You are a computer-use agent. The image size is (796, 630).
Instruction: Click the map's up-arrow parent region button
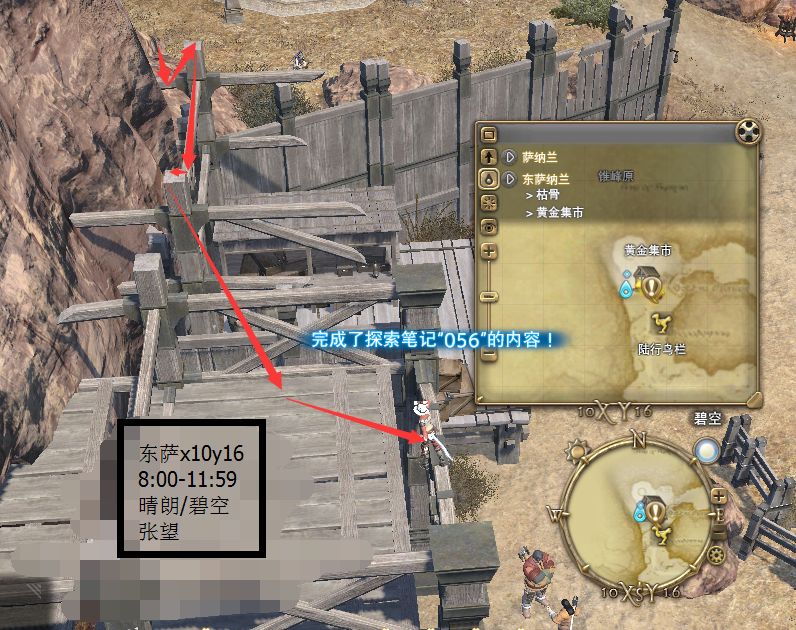(x=489, y=157)
